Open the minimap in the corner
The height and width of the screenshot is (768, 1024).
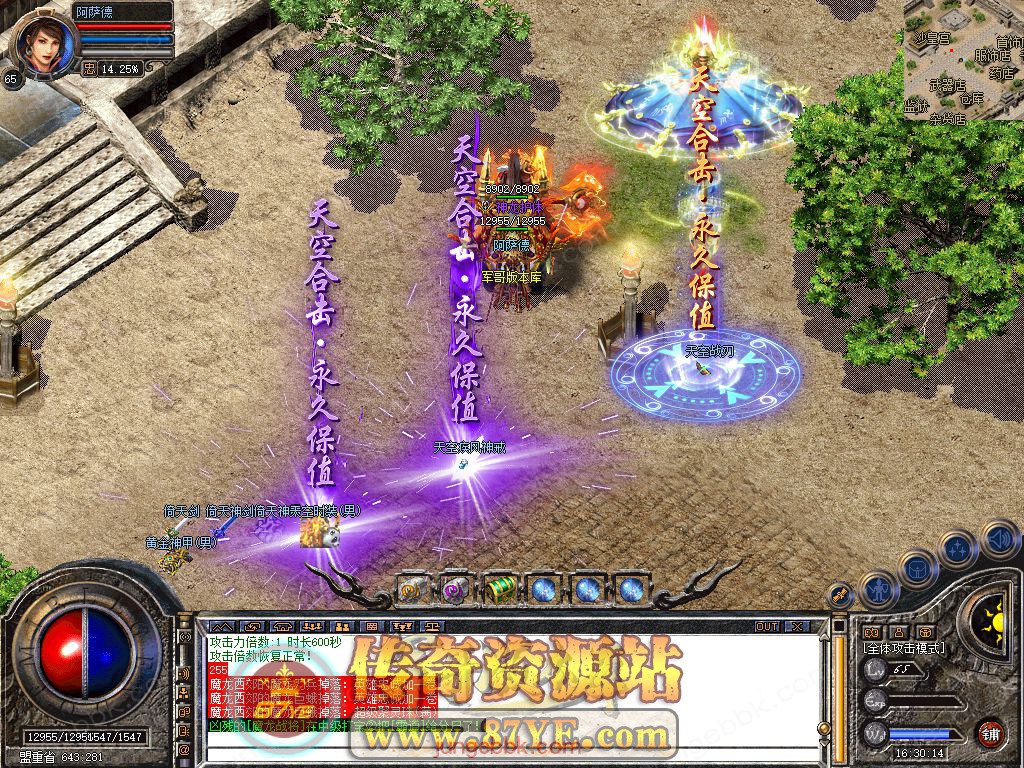tap(963, 60)
